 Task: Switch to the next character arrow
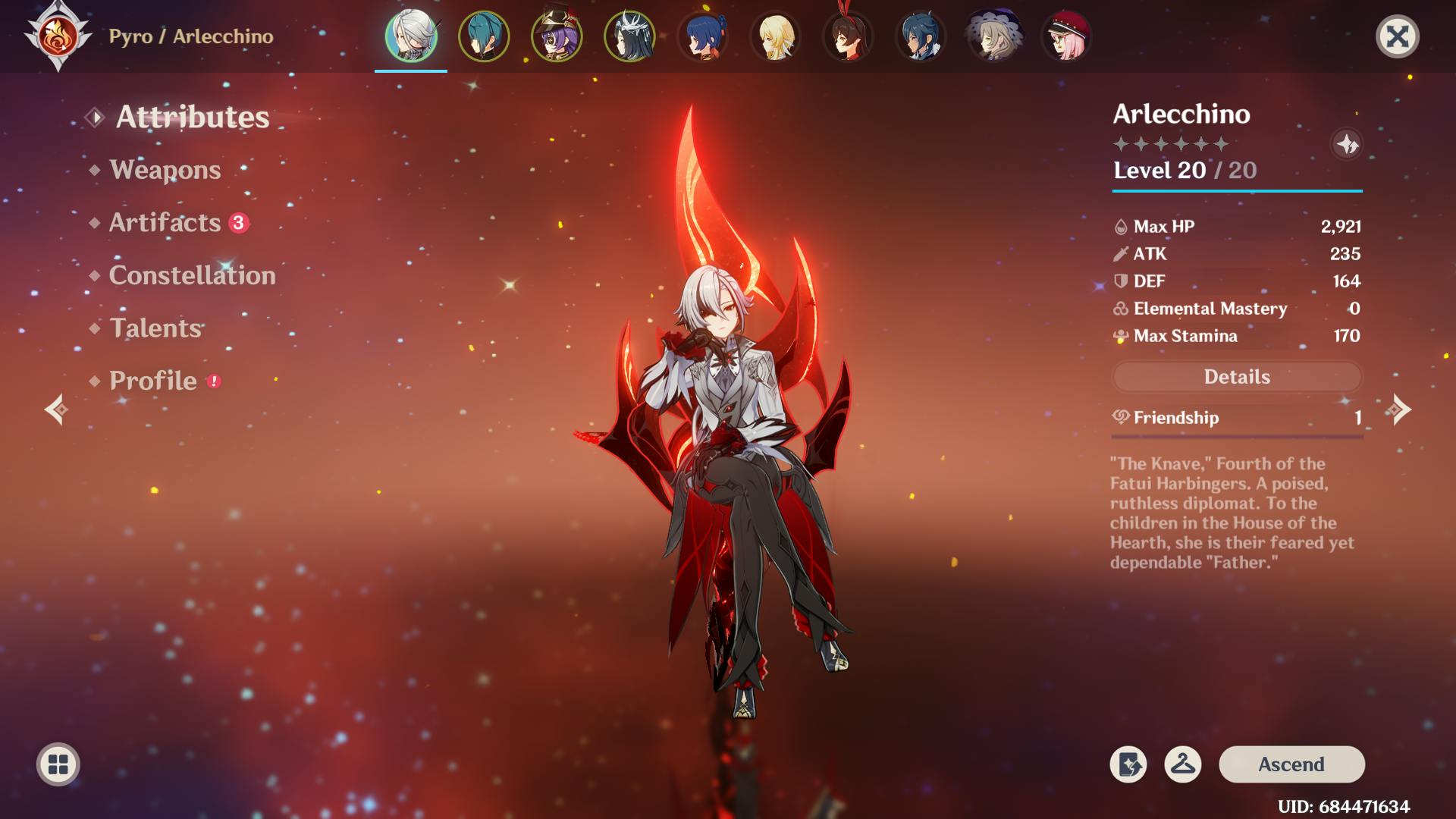point(1400,409)
